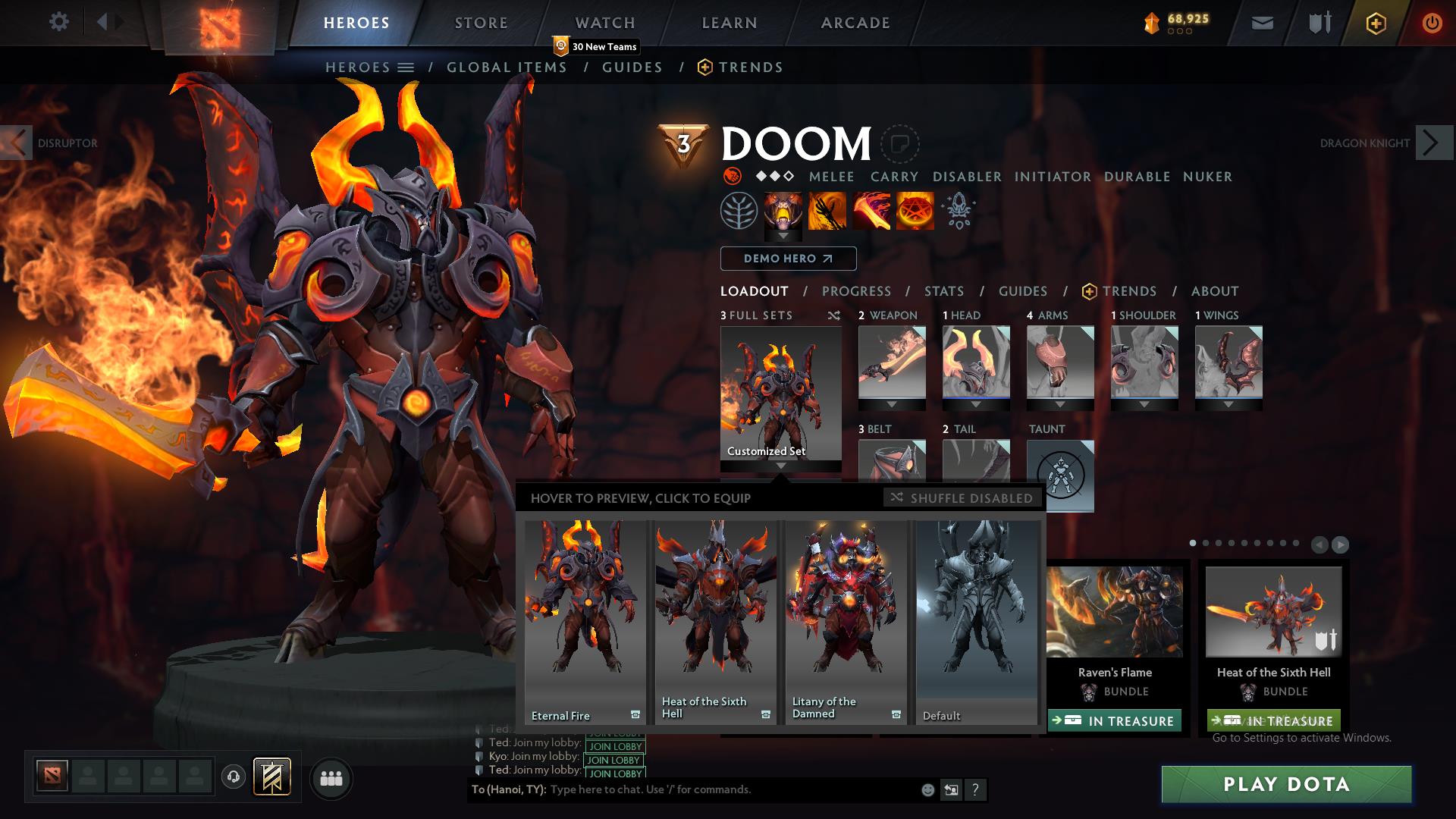
Task: Open the Heroes hamburger menu
Action: tap(406, 67)
